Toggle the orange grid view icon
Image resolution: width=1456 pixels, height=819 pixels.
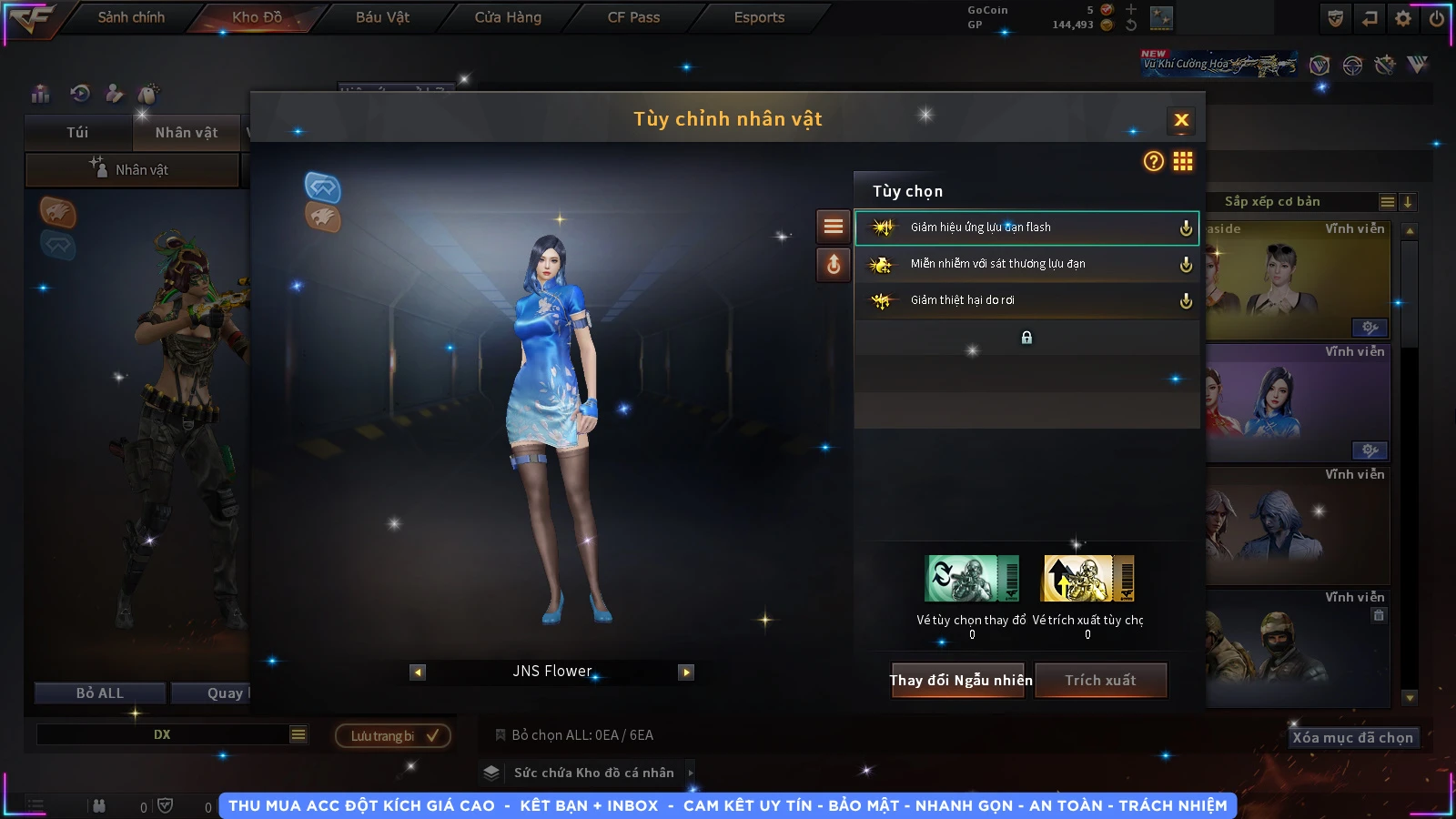(1183, 161)
